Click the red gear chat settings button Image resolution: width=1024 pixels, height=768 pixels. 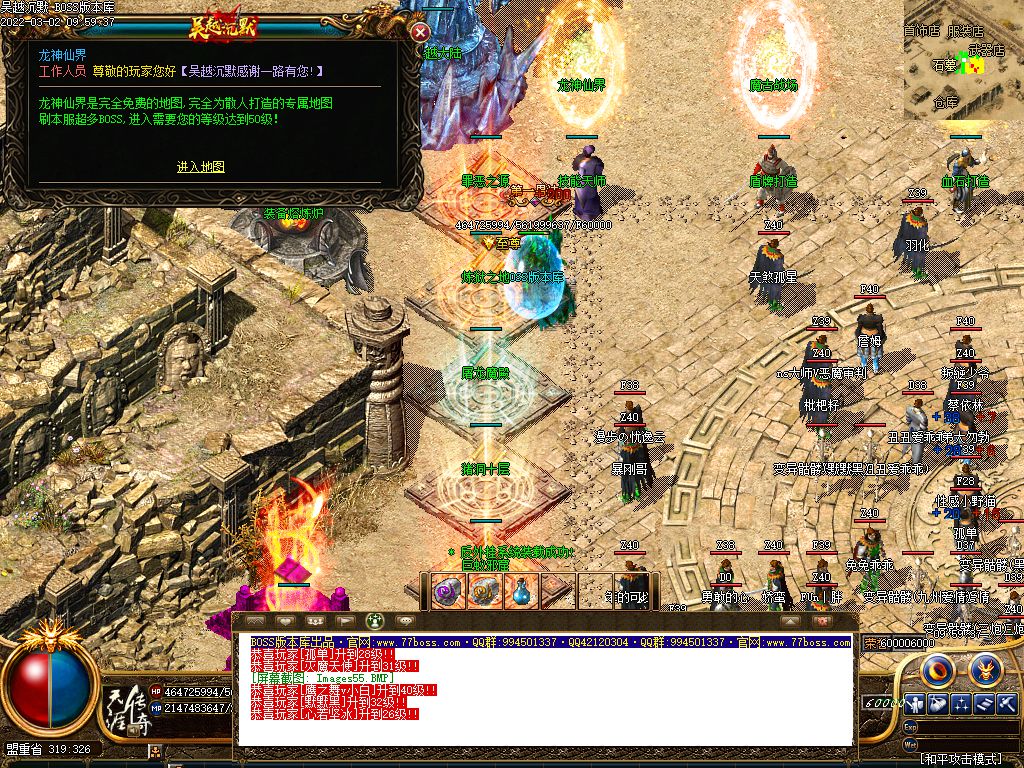click(823, 621)
